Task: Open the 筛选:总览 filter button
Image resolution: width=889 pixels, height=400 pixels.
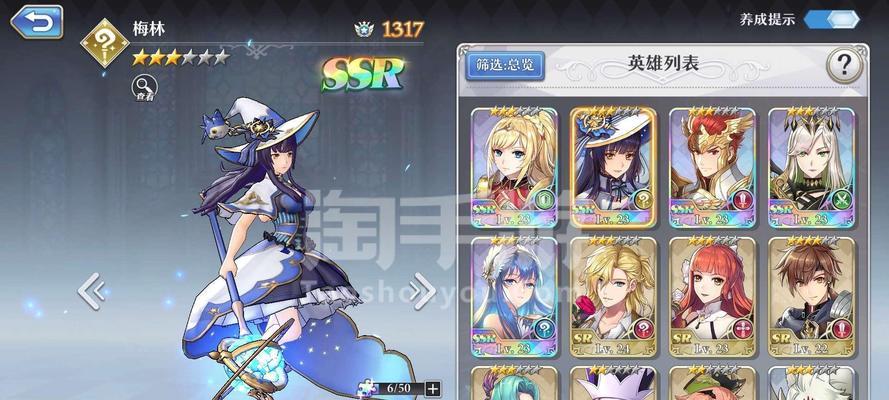Action: (505, 66)
